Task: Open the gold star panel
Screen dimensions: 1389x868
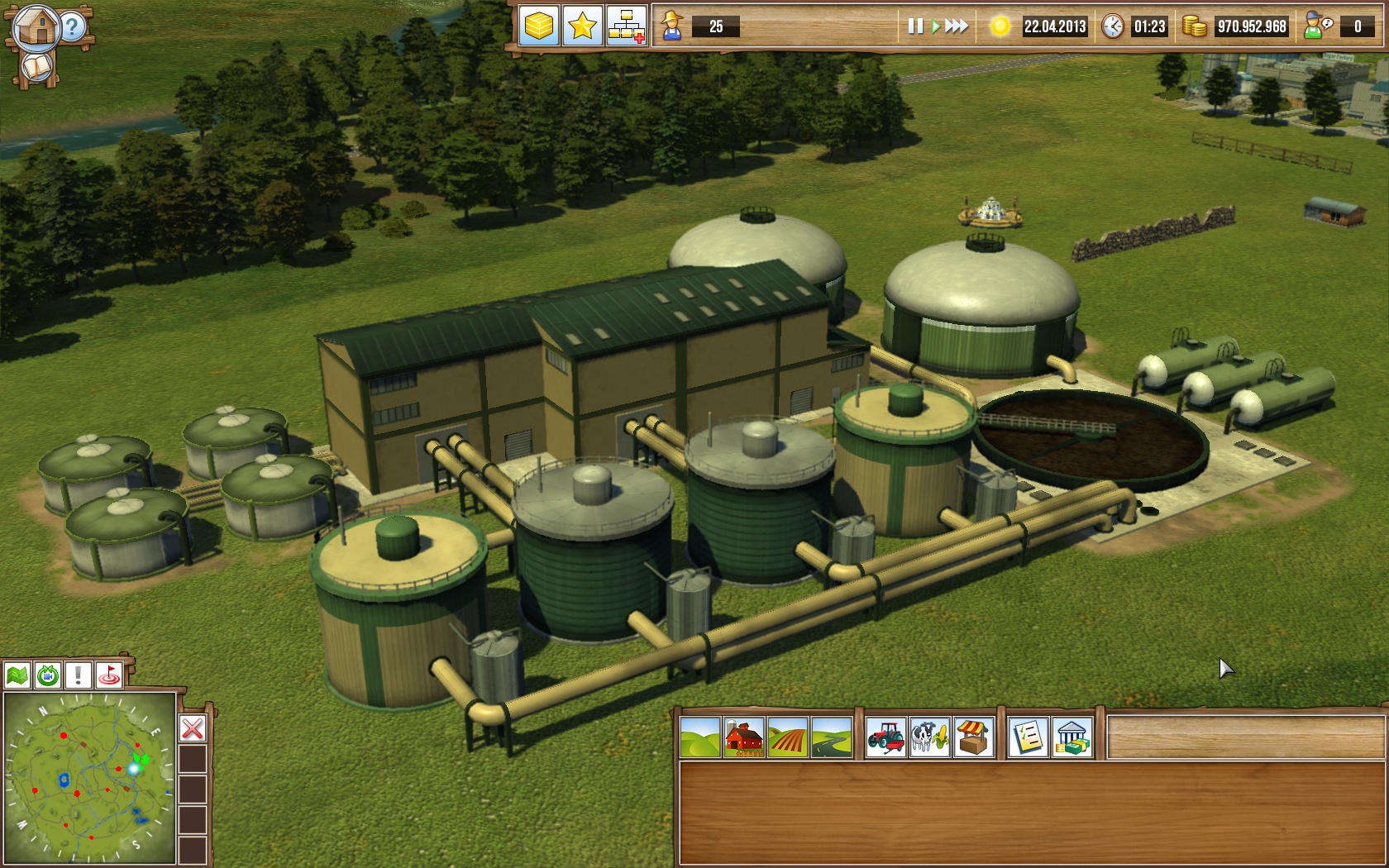Action: (x=582, y=26)
